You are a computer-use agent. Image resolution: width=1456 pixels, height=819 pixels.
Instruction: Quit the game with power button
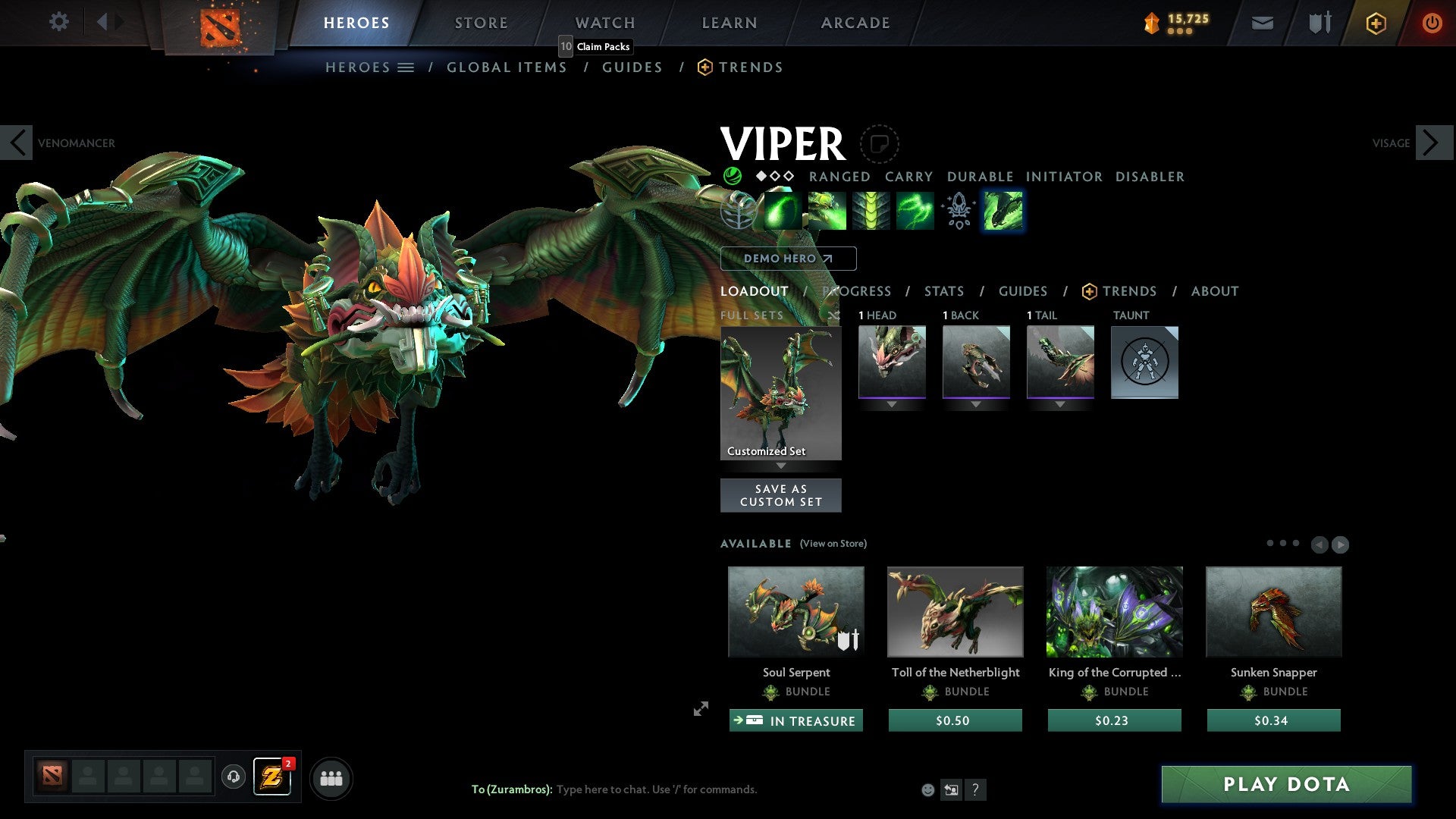(1432, 23)
